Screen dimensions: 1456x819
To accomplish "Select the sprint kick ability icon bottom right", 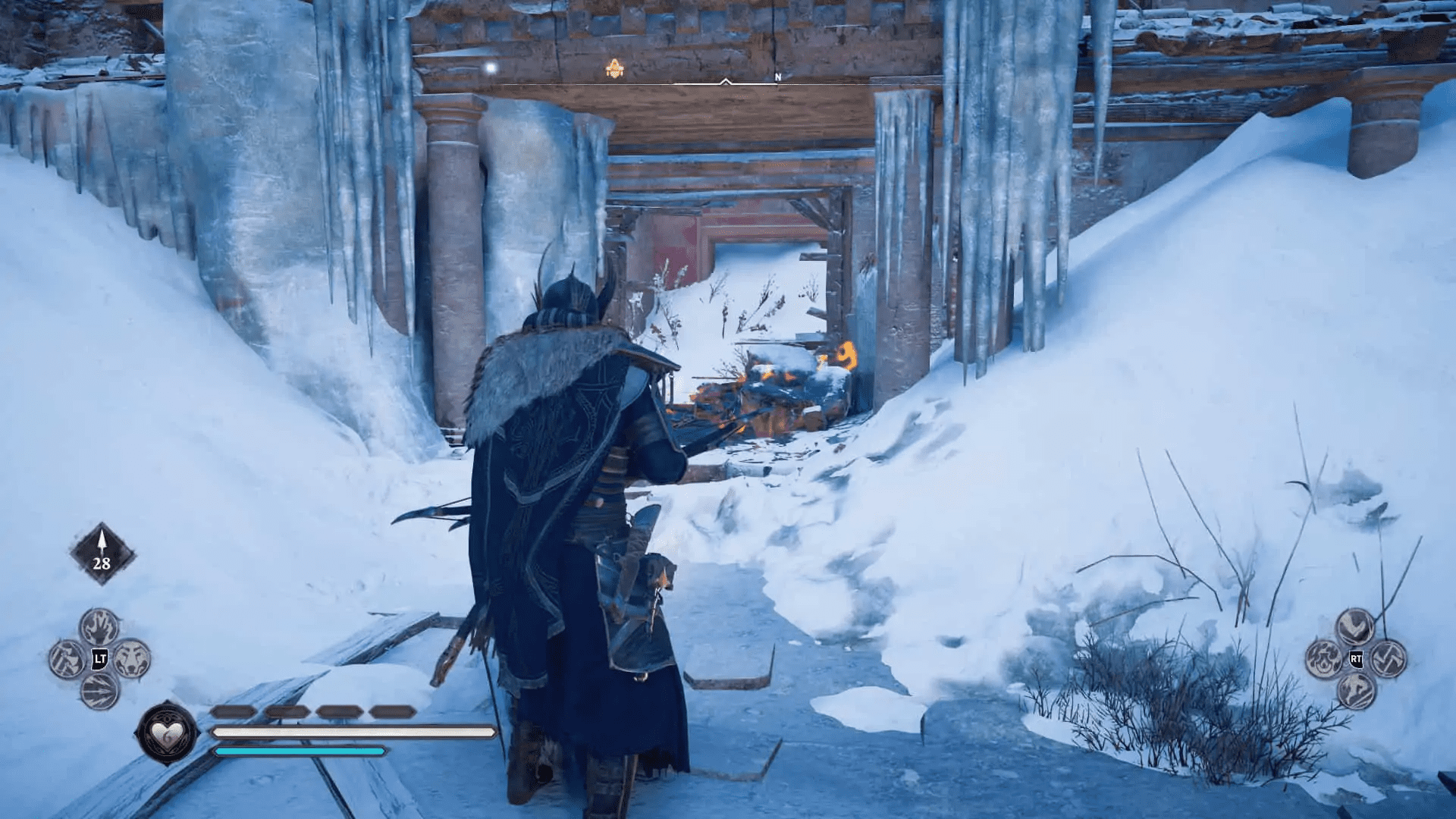I will 1356,692.
